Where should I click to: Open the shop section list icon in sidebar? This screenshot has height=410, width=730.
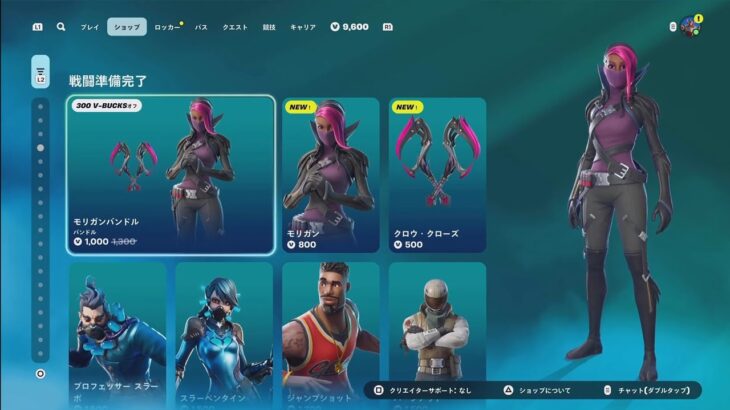tap(40, 73)
